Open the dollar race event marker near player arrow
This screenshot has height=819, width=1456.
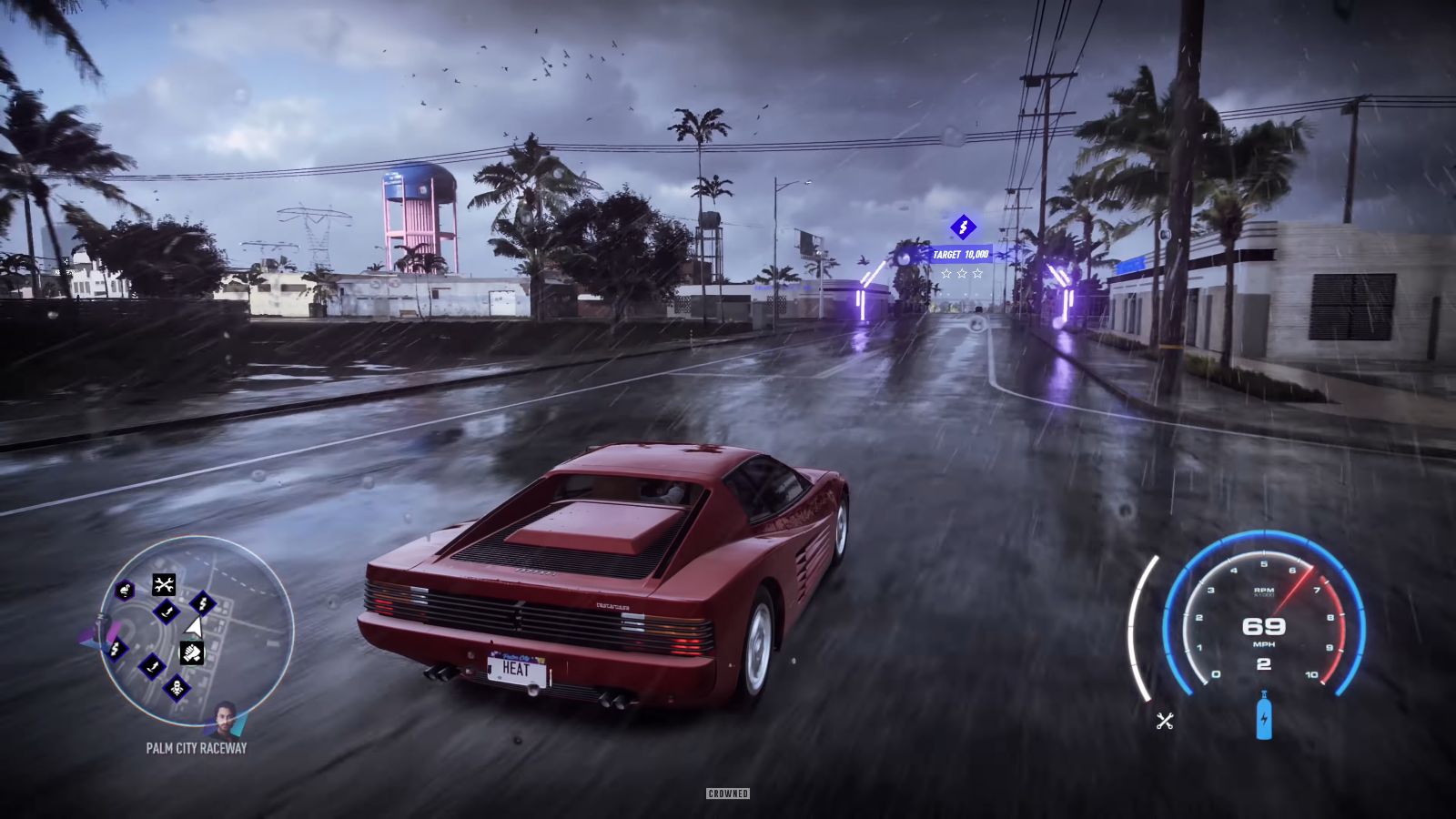point(202,604)
